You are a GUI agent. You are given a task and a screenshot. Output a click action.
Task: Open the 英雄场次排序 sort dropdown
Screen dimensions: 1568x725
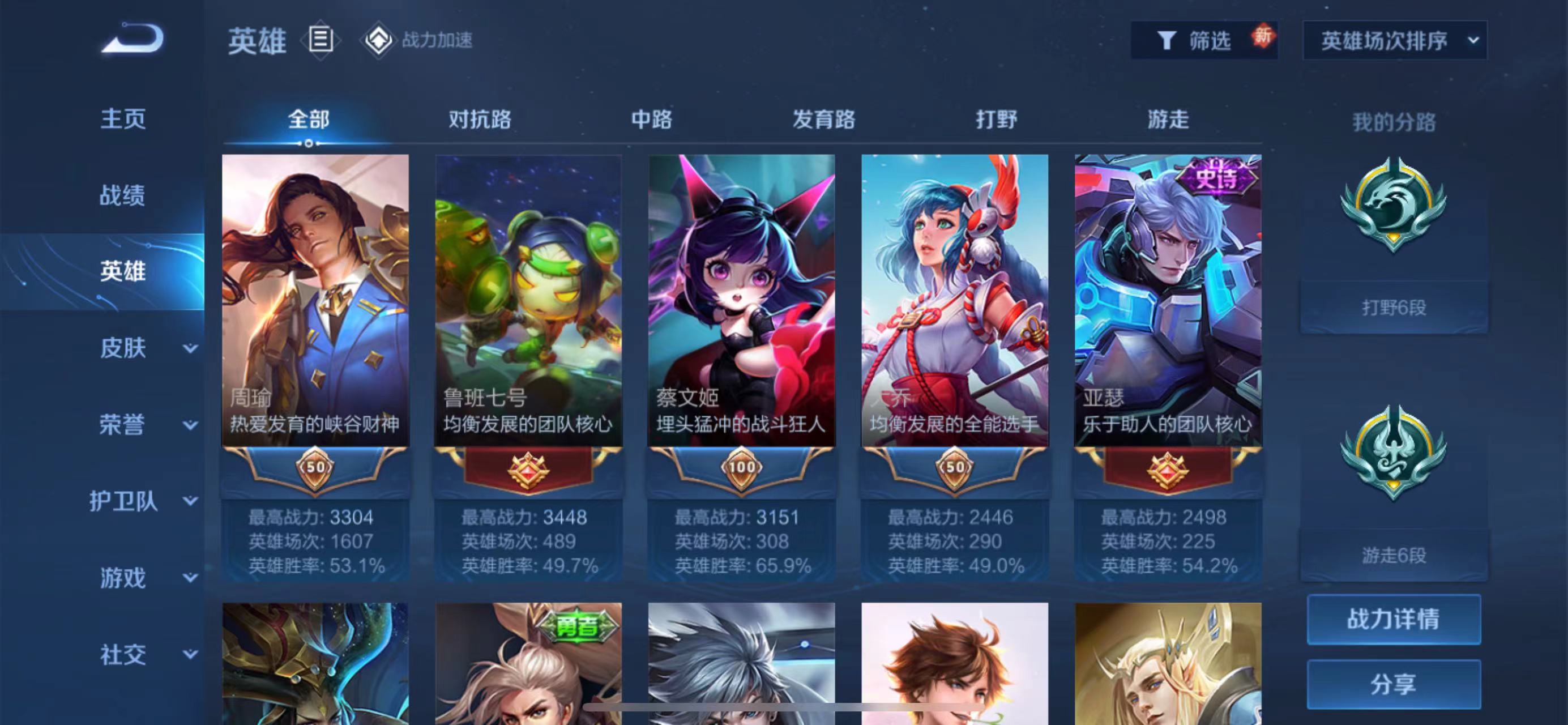[1395, 41]
